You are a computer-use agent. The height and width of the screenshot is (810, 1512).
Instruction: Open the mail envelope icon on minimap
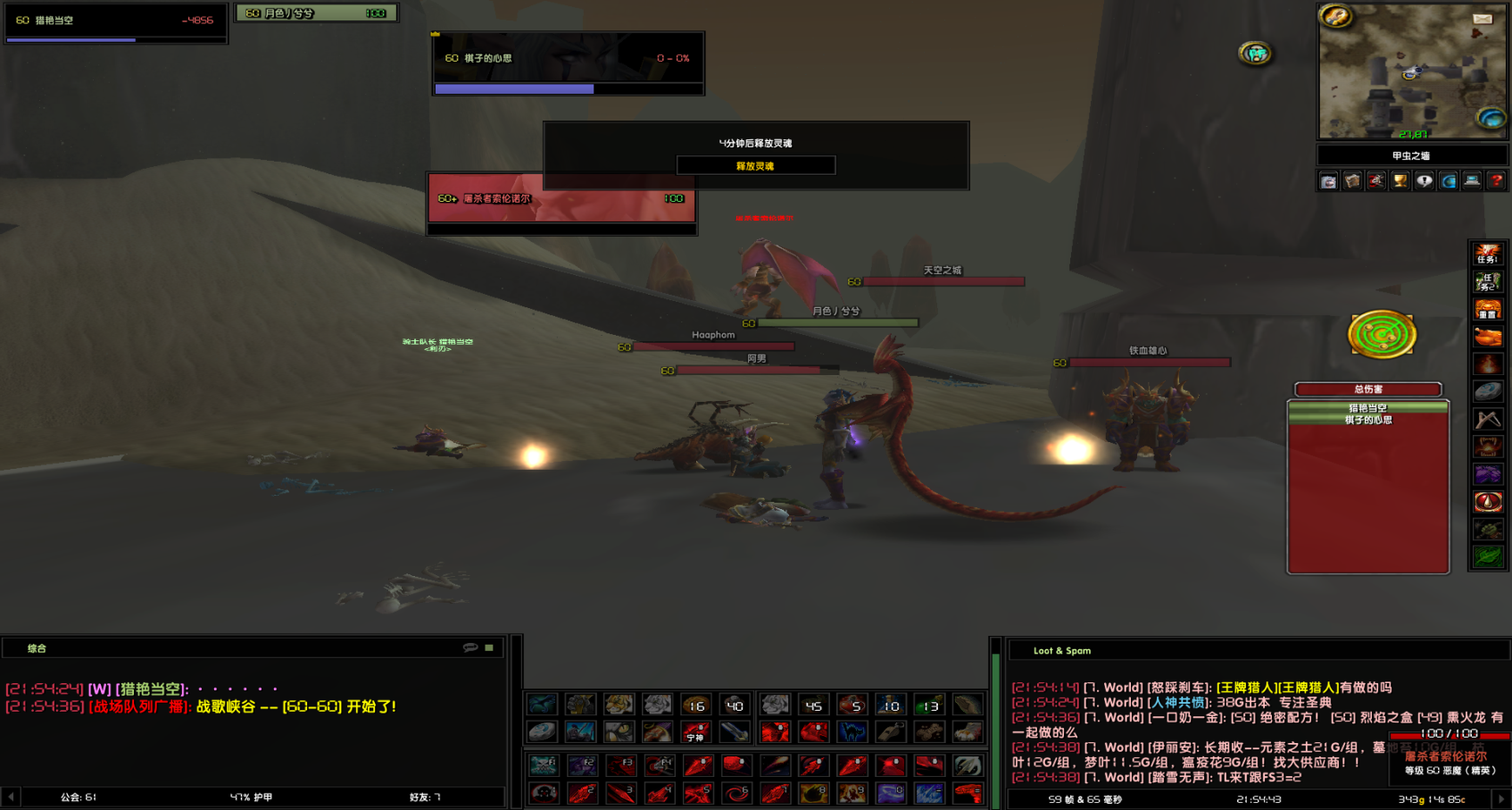(x=1483, y=19)
